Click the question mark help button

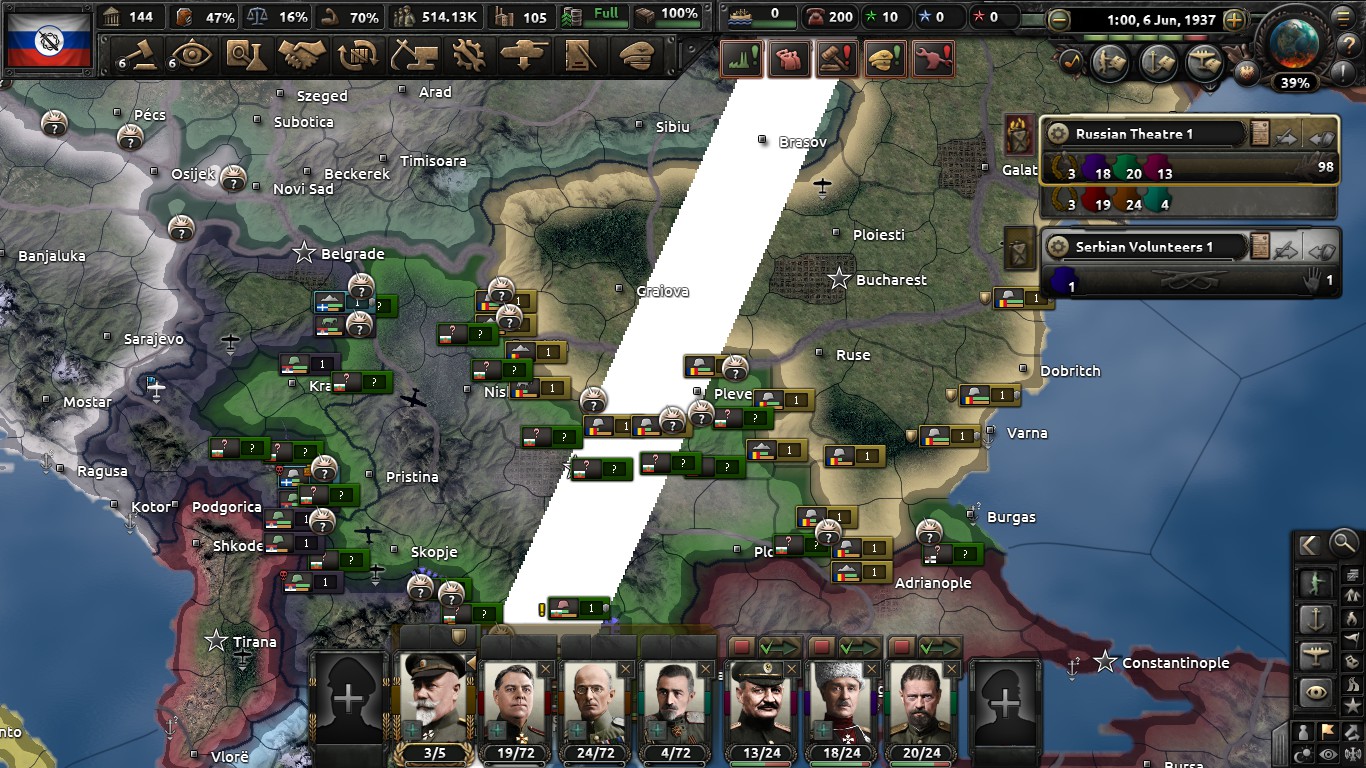coord(1349,44)
